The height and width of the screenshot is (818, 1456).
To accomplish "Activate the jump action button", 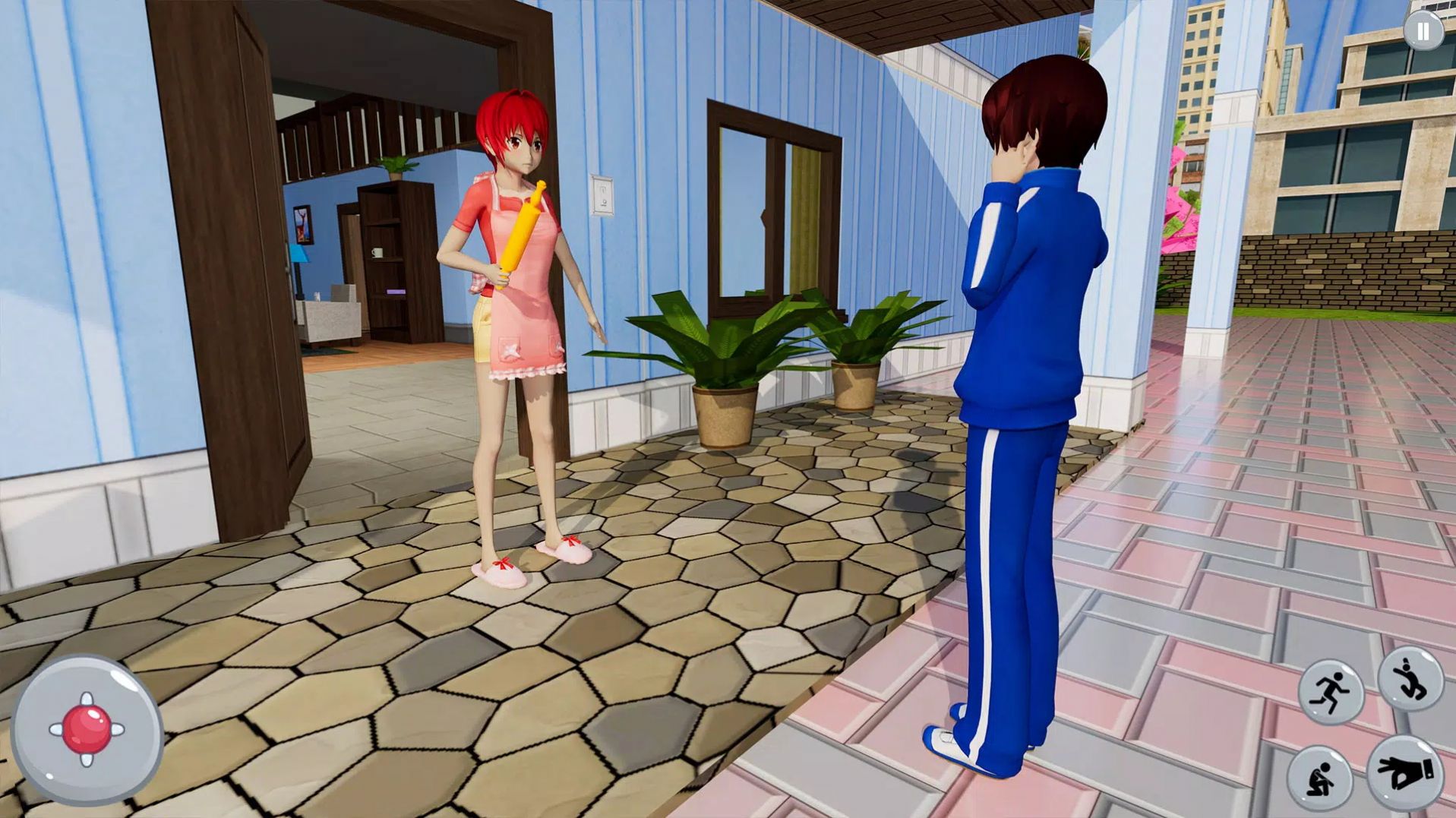I will point(1410,679).
